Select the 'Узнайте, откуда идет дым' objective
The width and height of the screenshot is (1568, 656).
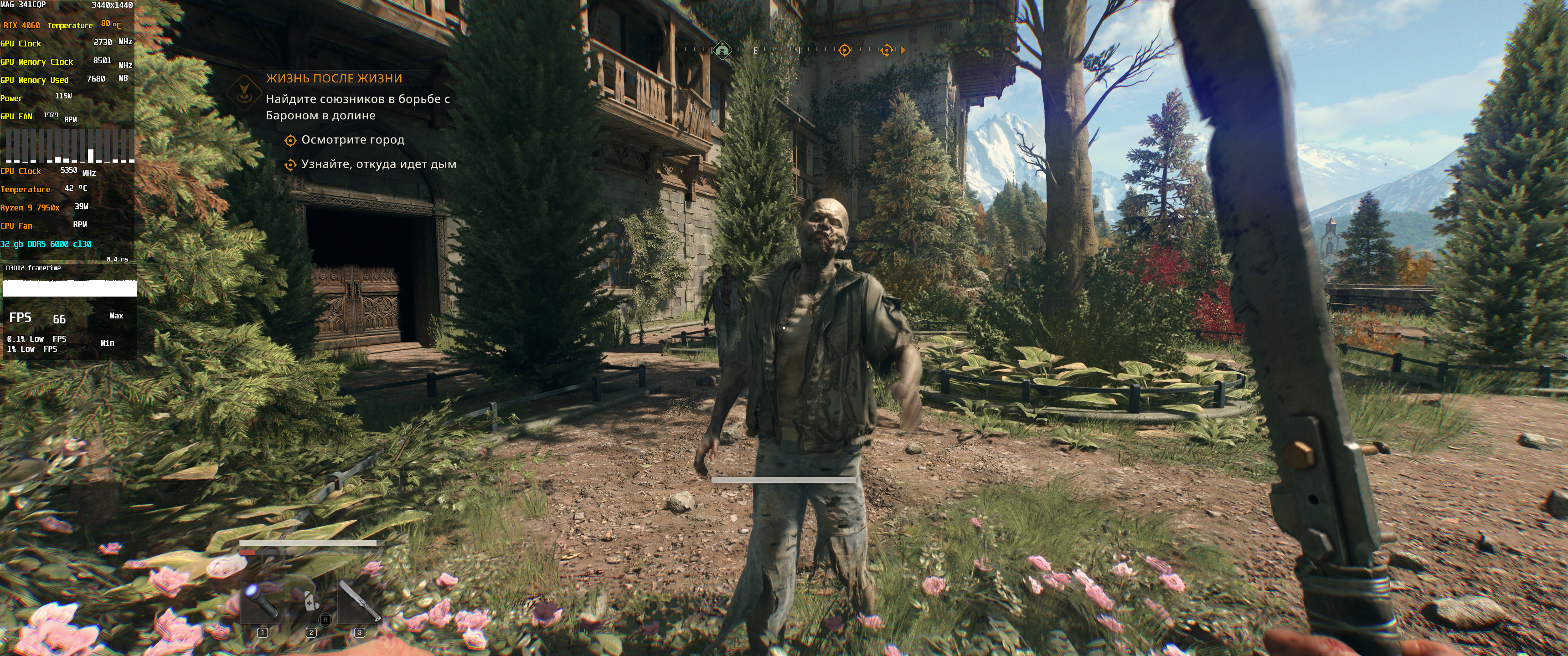click(378, 164)
